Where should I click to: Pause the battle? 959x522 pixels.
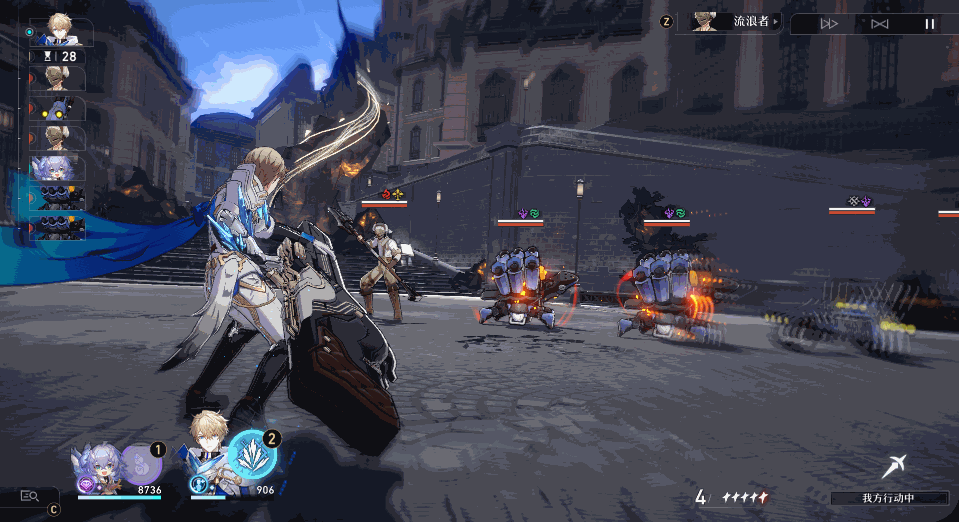929,24
